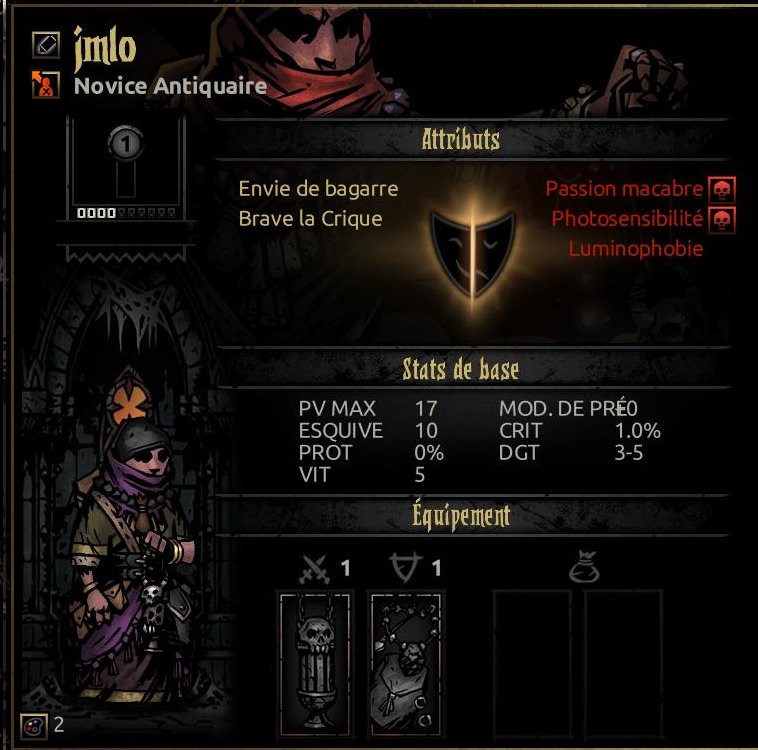Dismiss the hero with the orange icon

[45, 85]
